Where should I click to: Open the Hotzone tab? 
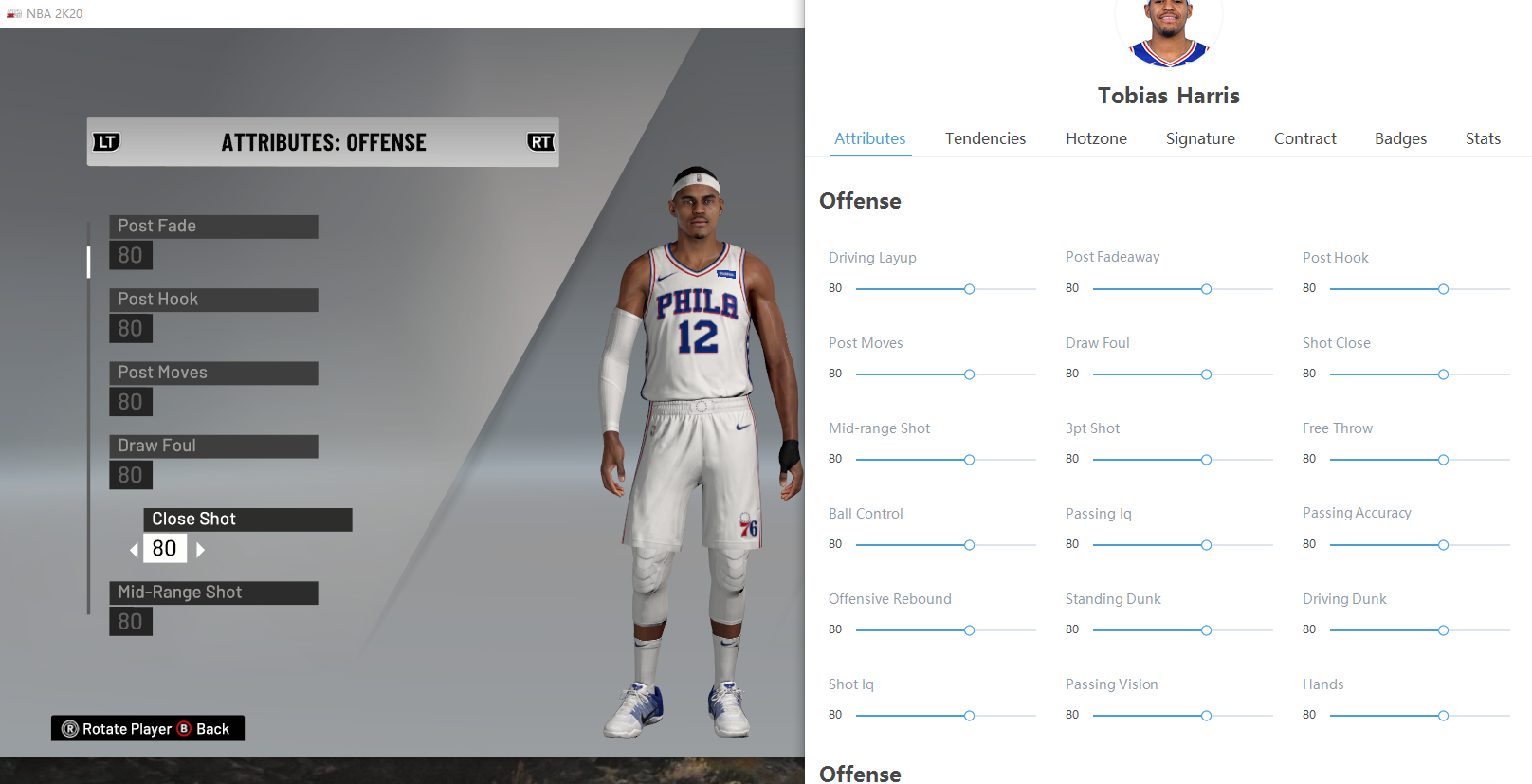point(1096,138)
